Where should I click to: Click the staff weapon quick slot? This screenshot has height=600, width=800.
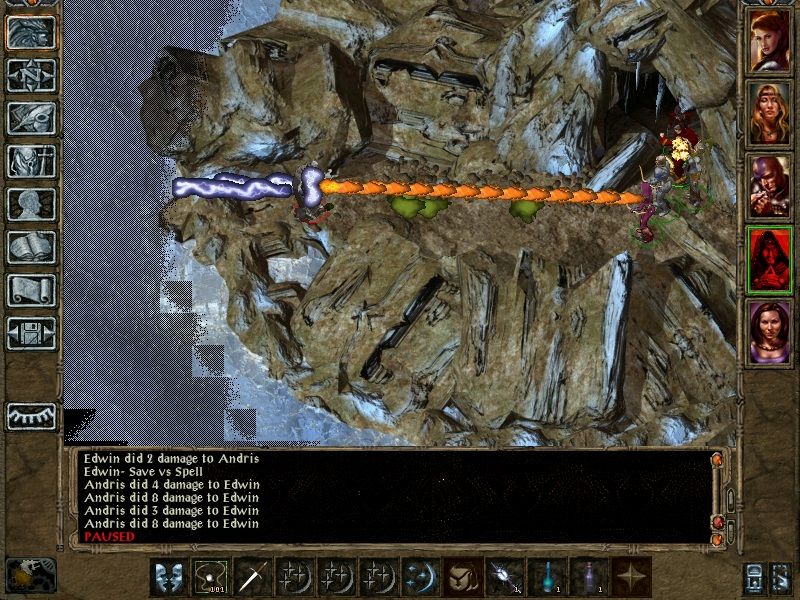pos(254,578)
